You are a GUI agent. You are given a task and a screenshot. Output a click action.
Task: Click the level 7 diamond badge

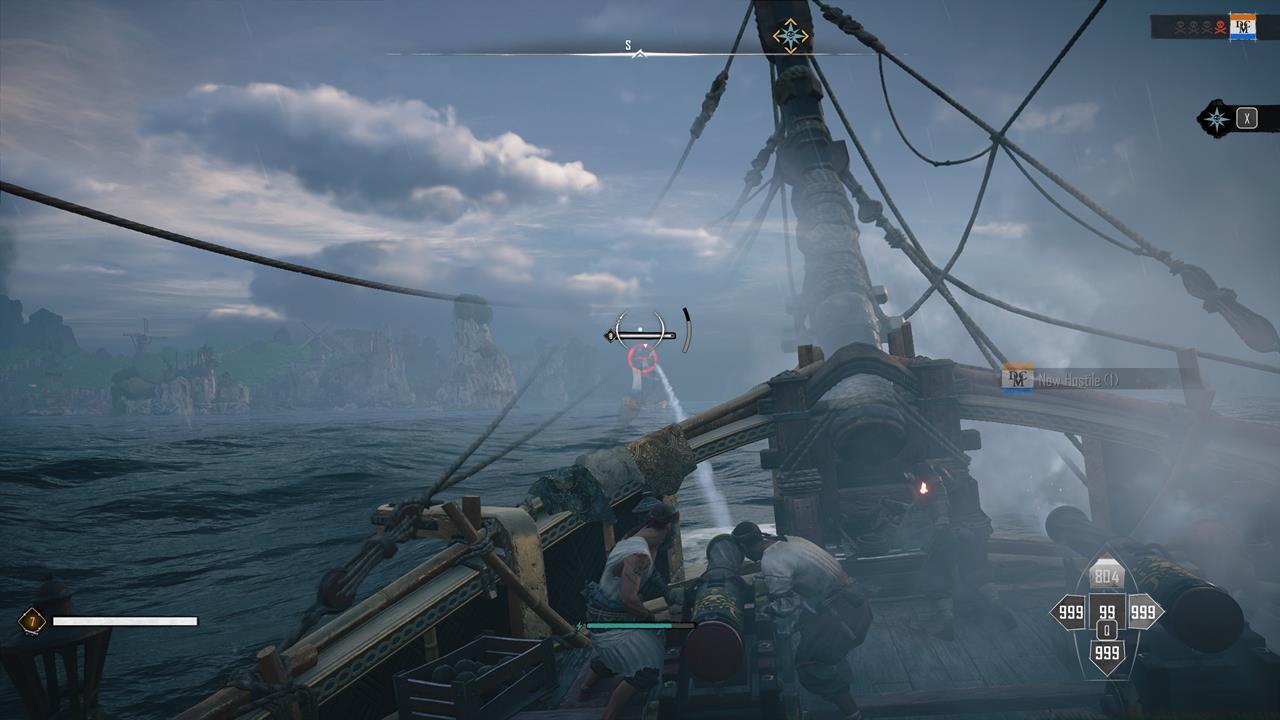(x=32, y=621)
